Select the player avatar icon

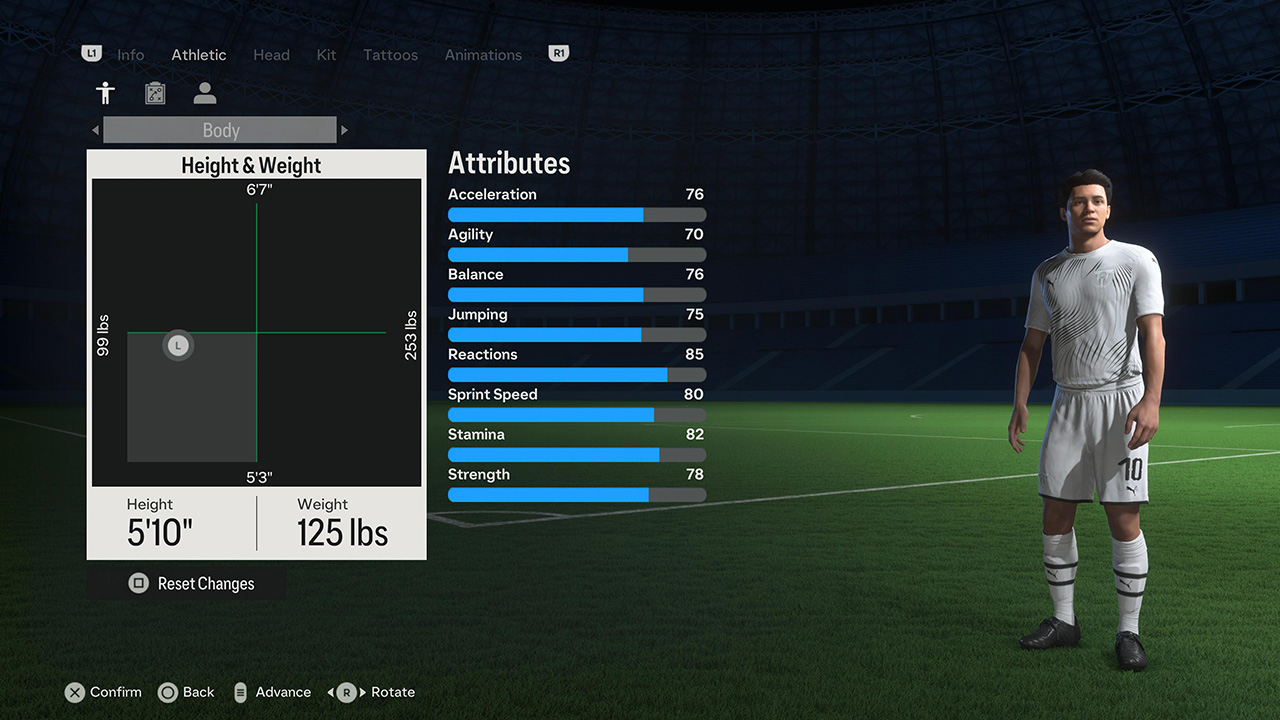204,92
